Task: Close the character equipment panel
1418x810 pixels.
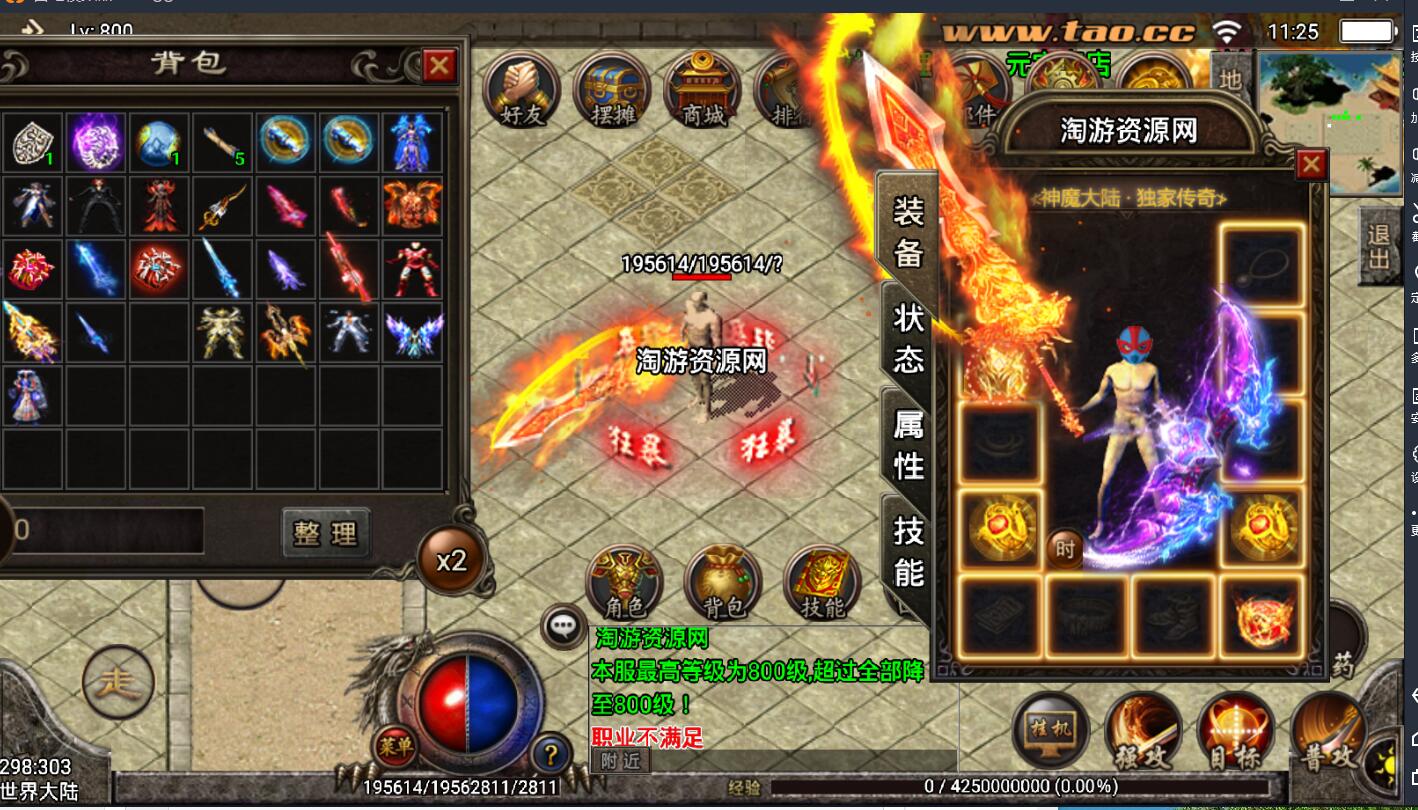Action: [x=1311, y=164]
